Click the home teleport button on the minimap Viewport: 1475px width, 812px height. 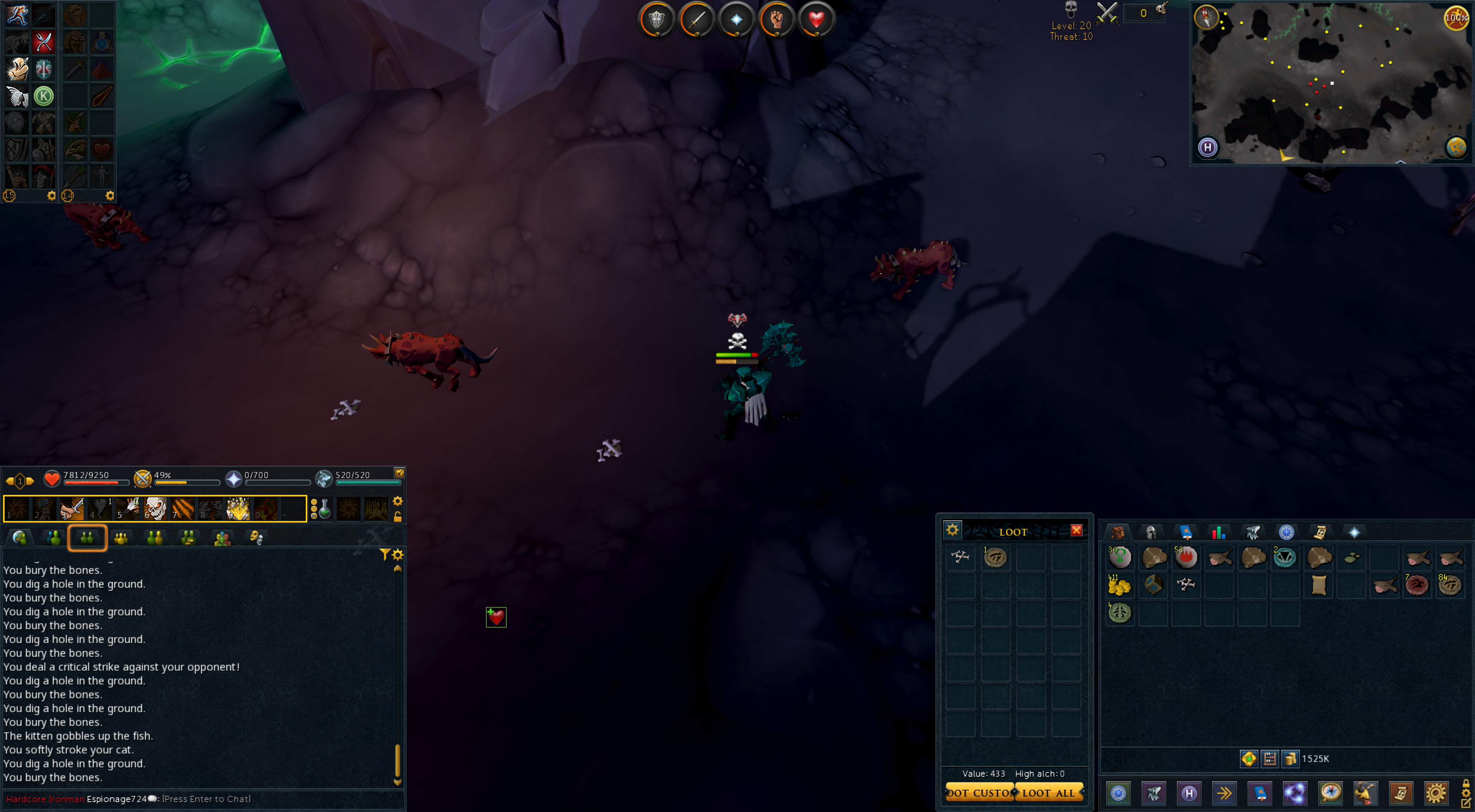[x=1208, y=148]
